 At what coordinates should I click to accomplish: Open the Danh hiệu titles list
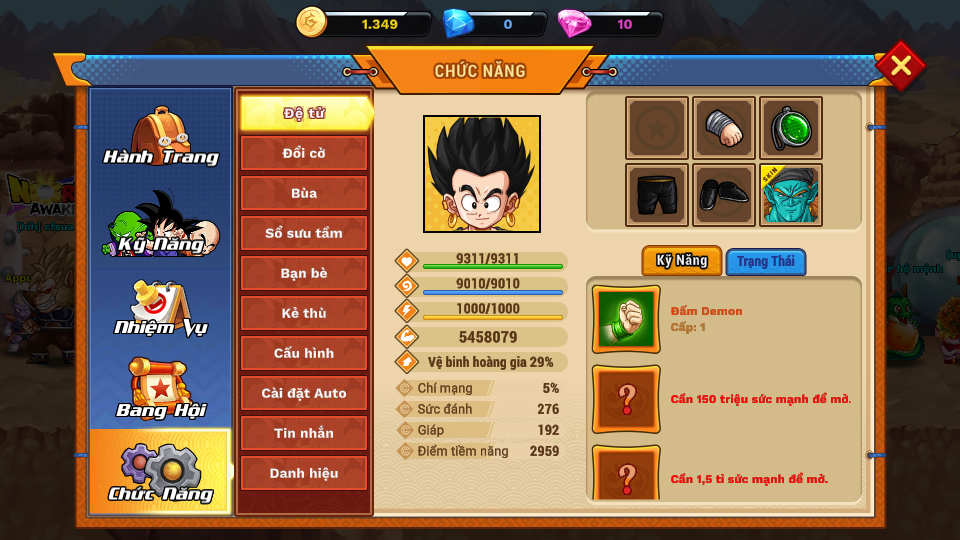(x=304, y=473)
